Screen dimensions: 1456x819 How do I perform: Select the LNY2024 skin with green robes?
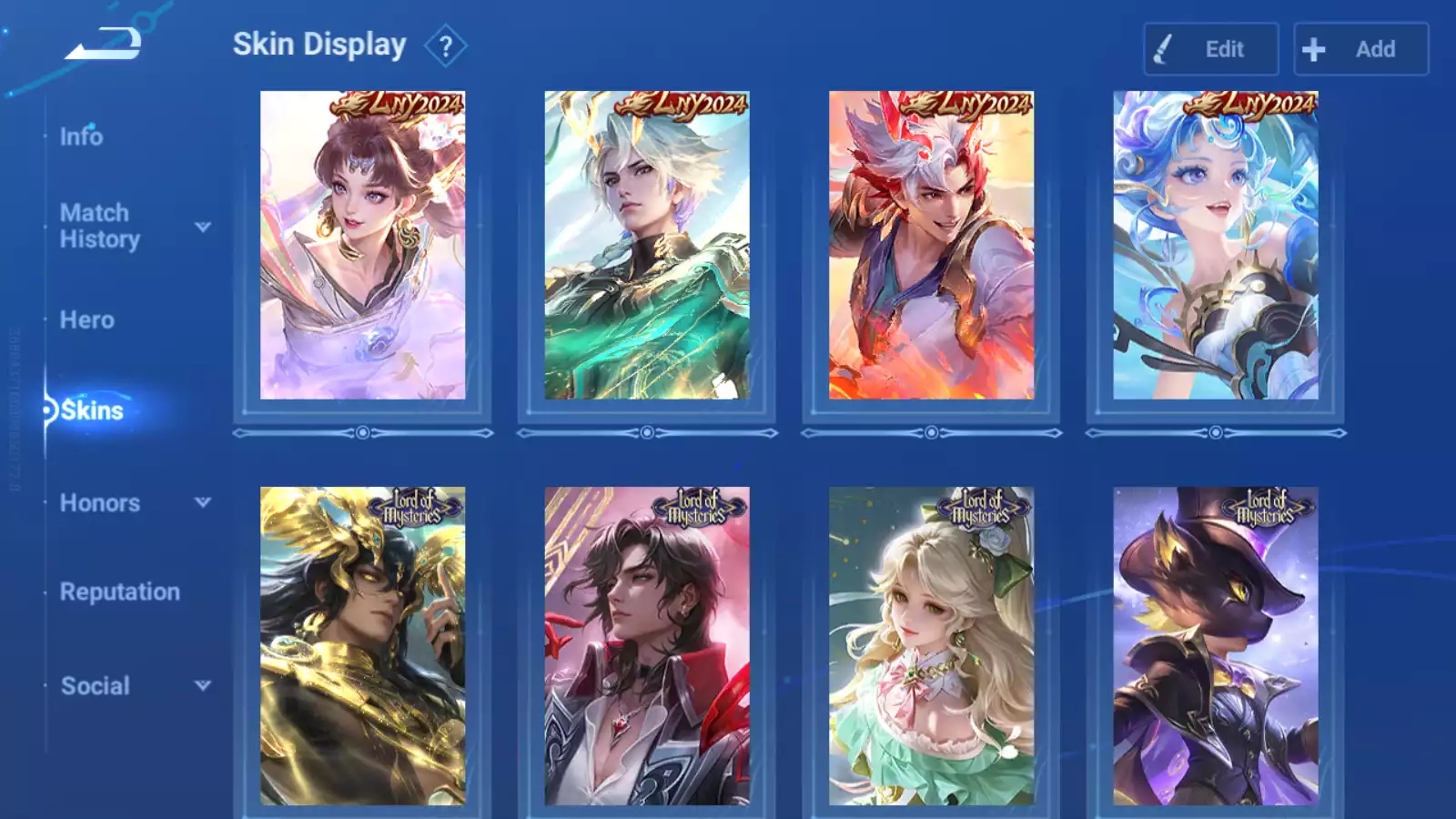647,246
